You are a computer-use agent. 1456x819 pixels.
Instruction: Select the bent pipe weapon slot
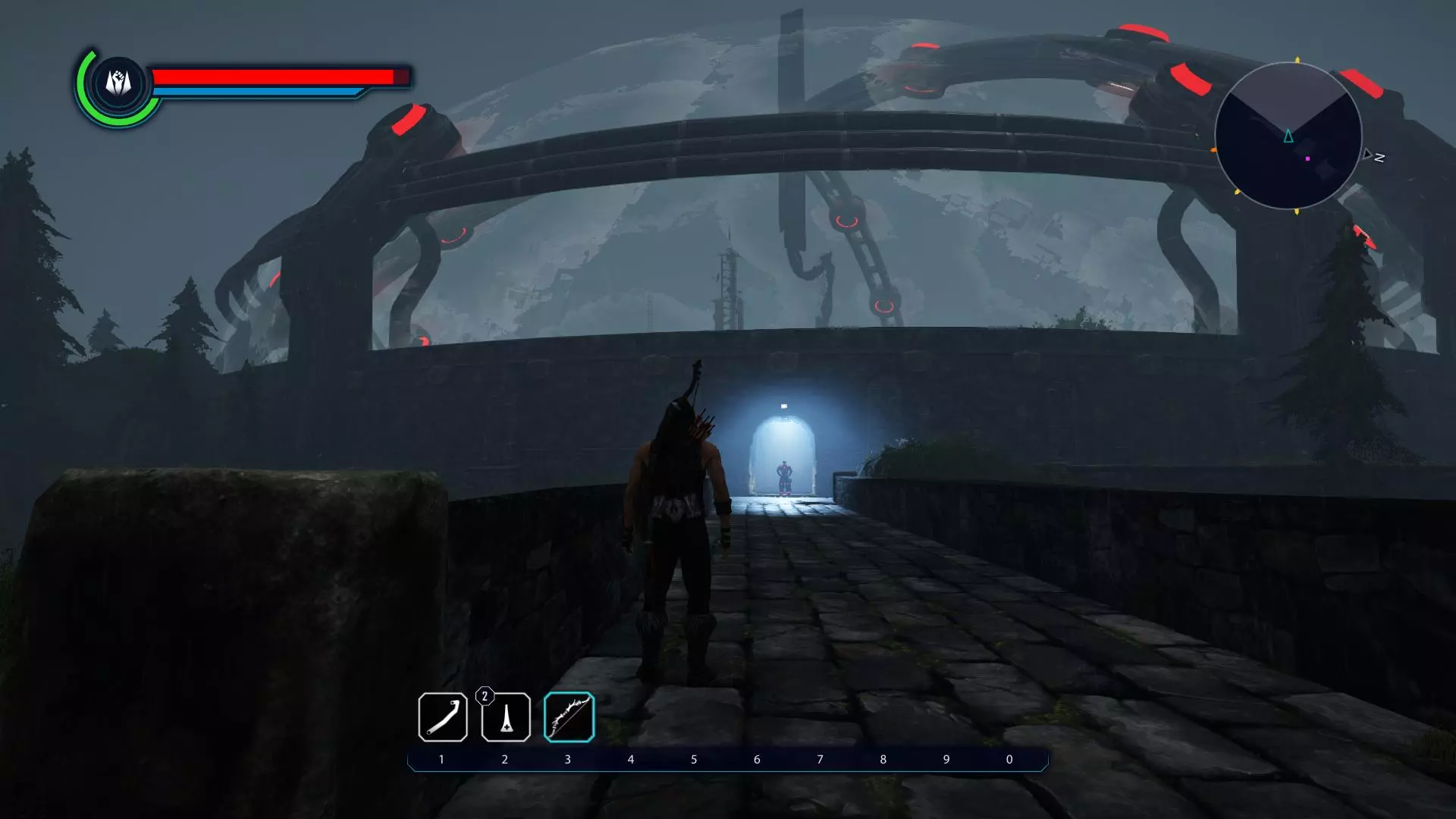(x=443, y=717)
